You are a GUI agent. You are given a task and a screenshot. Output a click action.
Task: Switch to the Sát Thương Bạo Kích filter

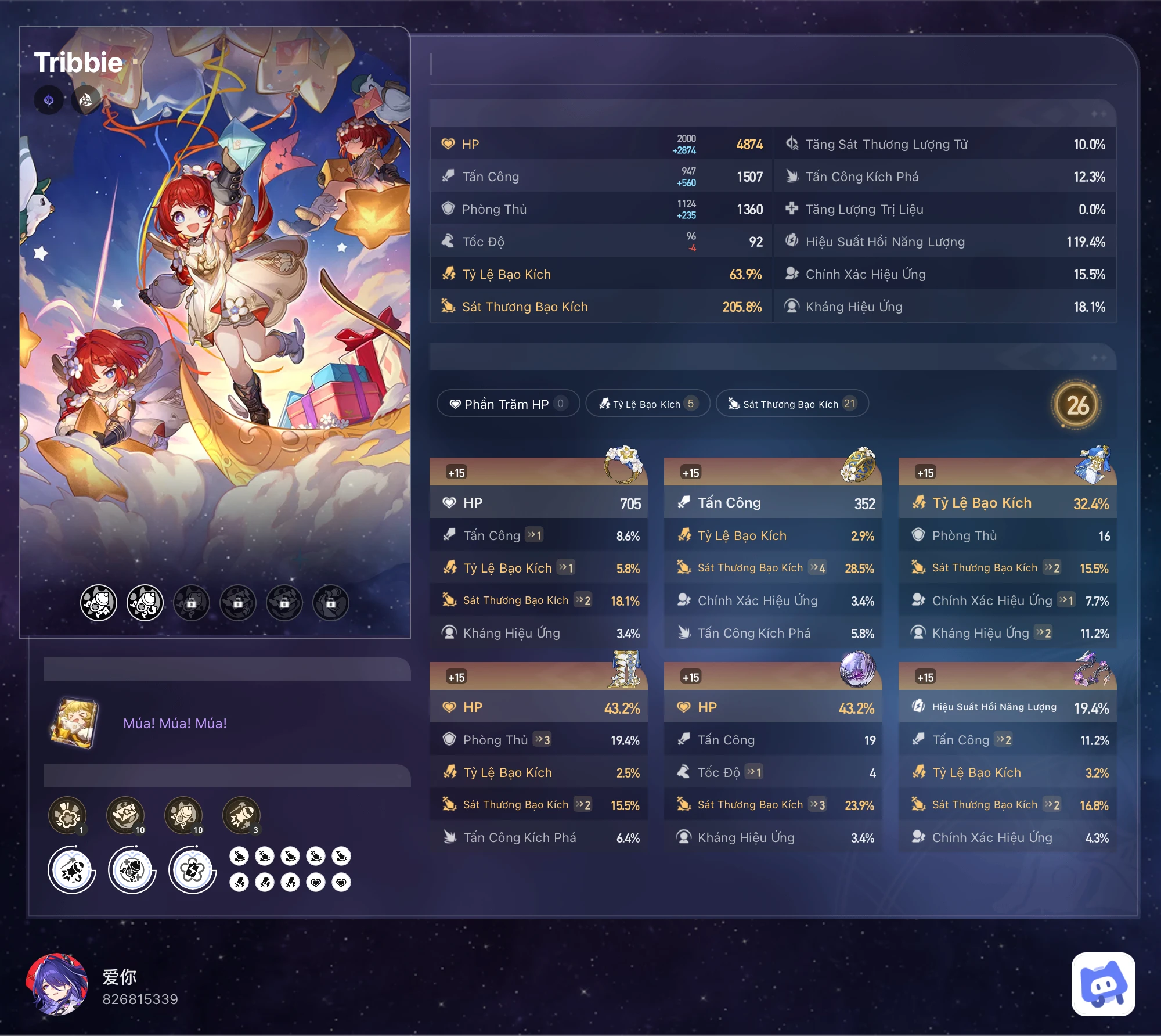[x=792, y=403]
